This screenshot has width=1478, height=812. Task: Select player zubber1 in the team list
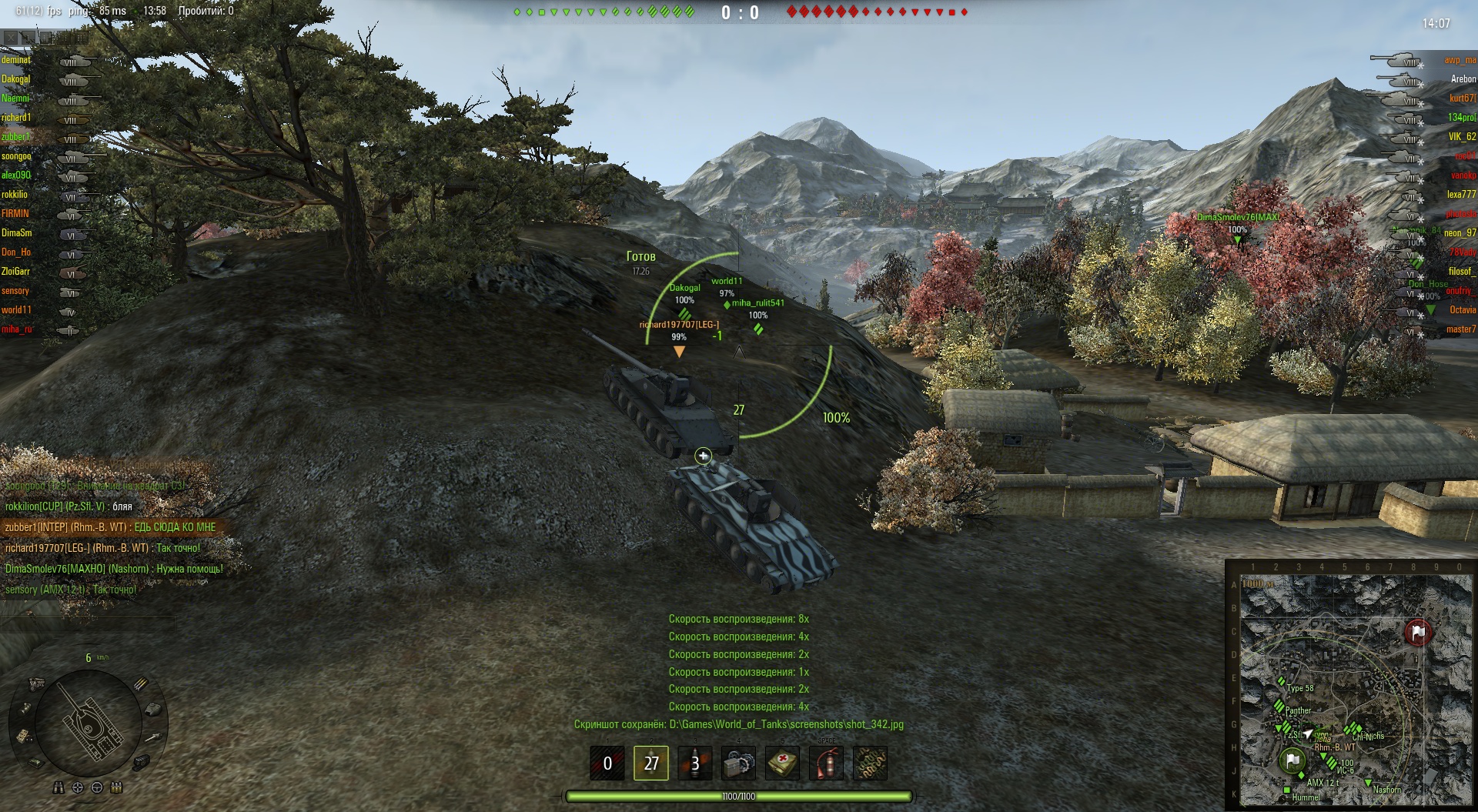(x=16, y=137)
